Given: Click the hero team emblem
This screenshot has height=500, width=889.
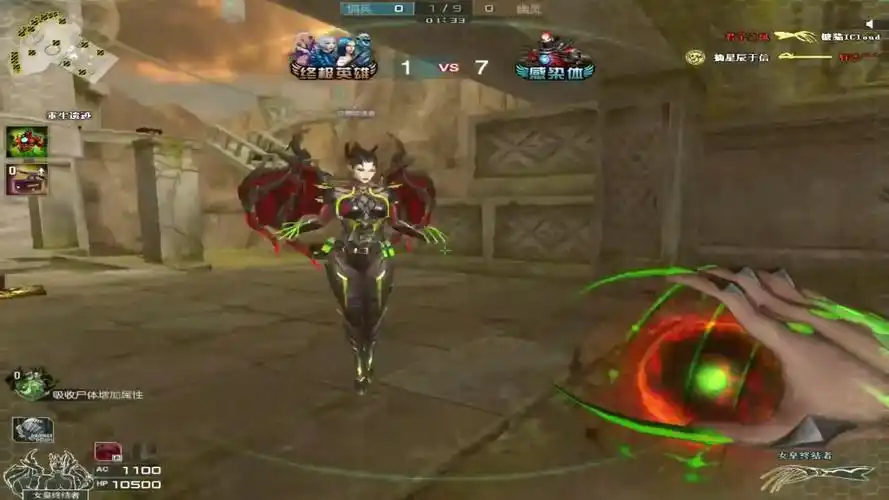Looking at the screenshot, I should pyautogui.click(x=333, y=56).
